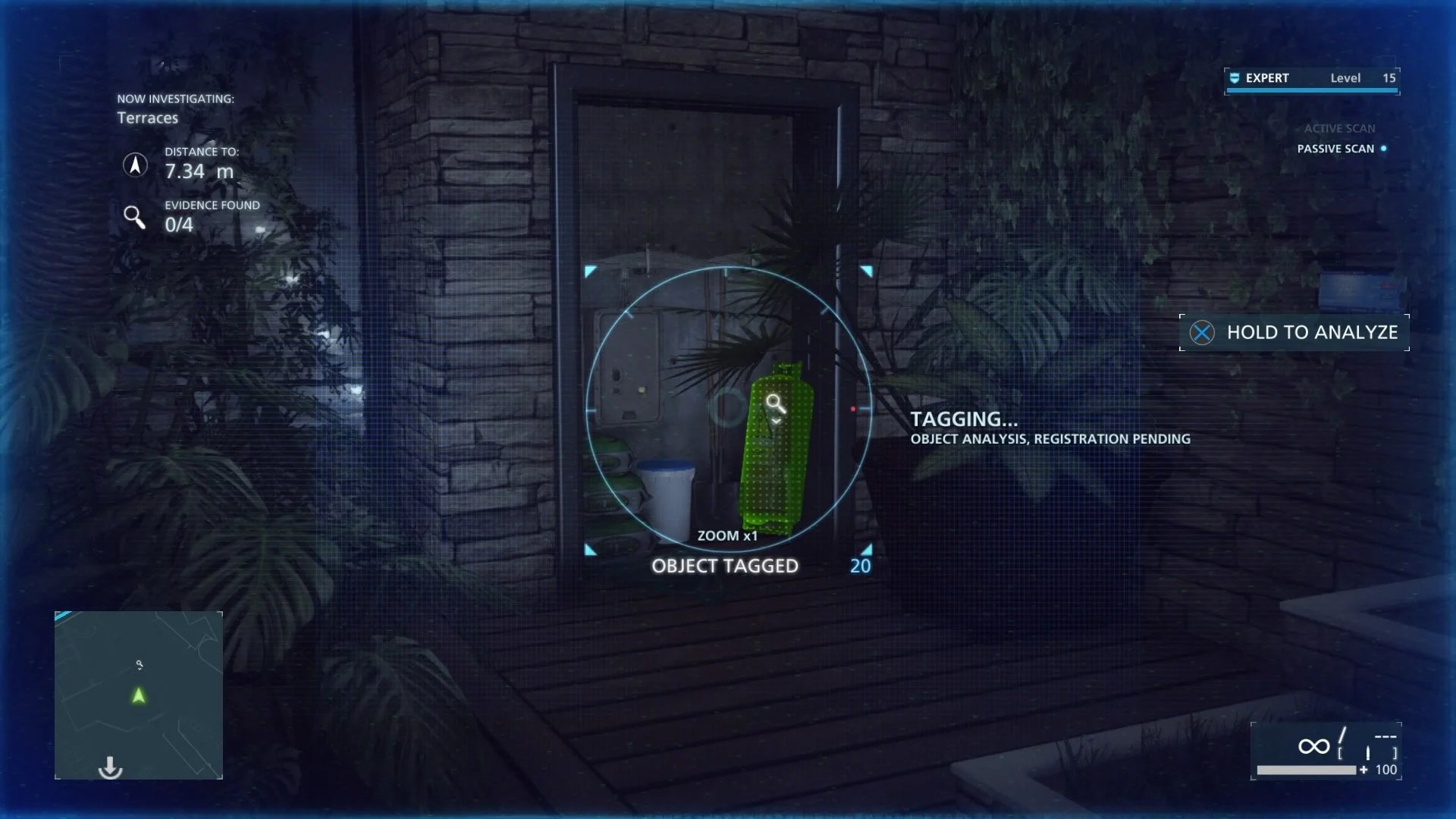Expand the Now Investigating Terraces panel

point(174,108)
